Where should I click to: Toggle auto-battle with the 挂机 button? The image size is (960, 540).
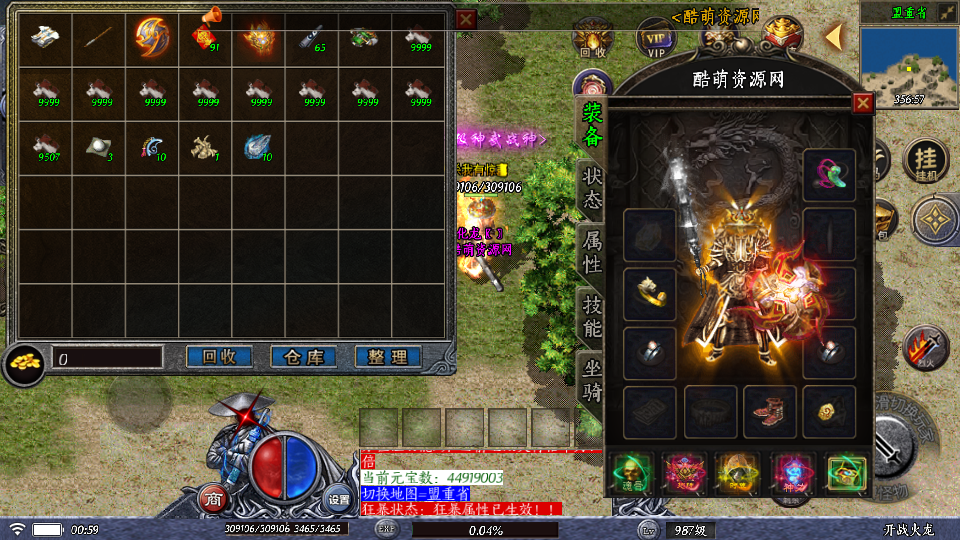coord(926,161)
